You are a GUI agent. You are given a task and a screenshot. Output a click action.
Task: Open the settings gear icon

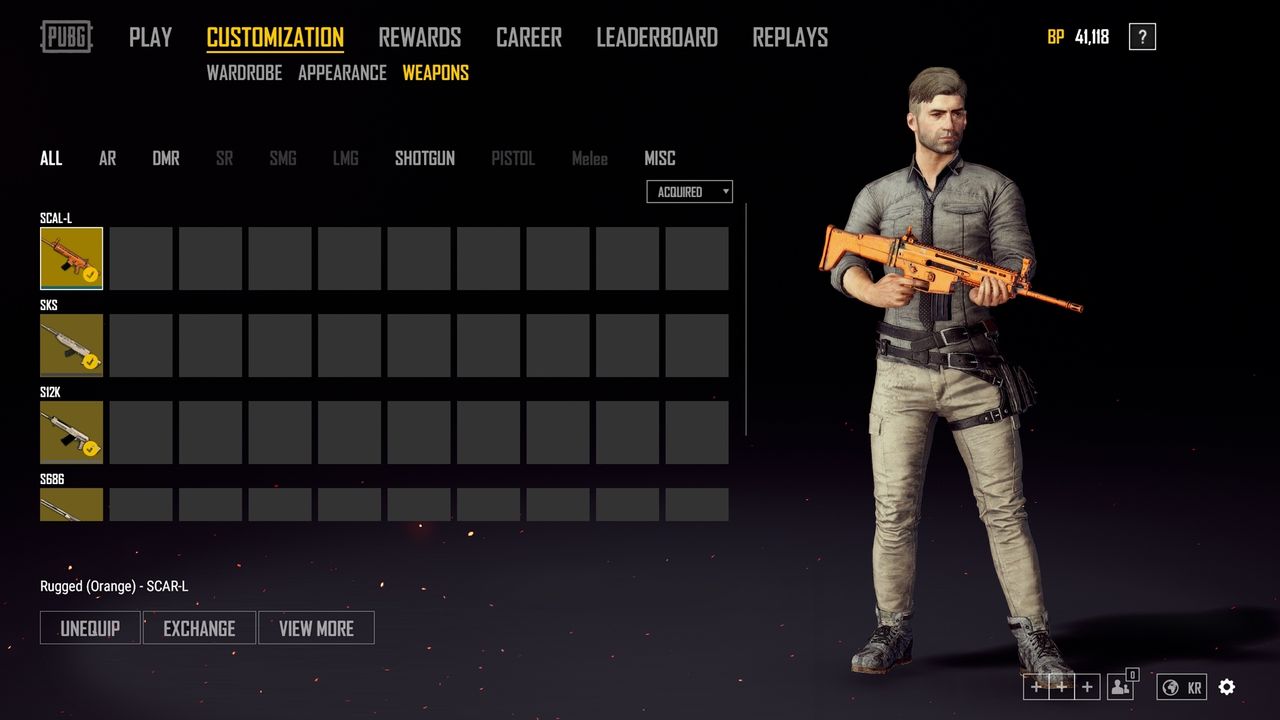click(1227, 687)
